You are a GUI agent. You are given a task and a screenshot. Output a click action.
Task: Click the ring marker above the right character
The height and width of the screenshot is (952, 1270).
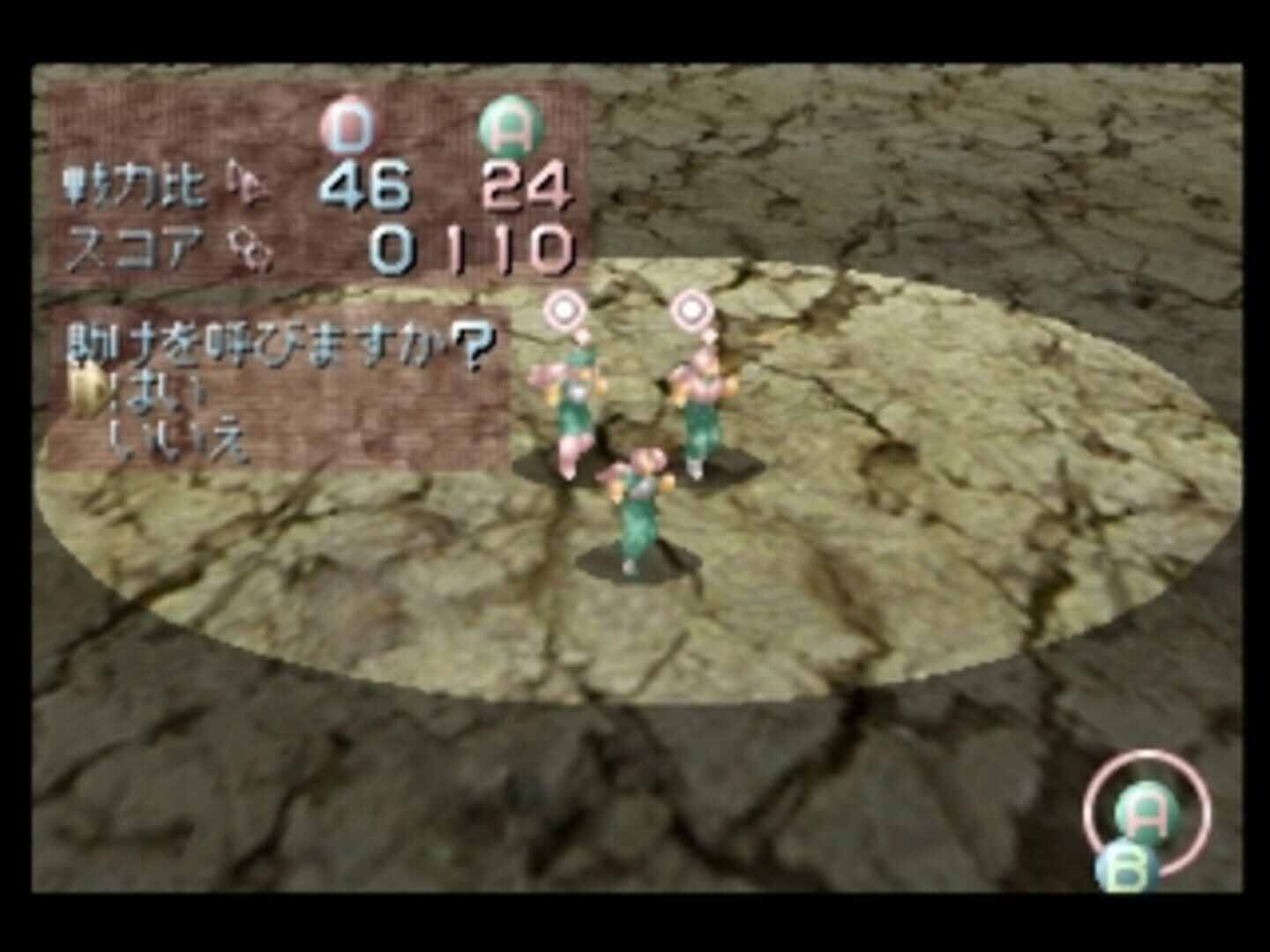[x=693, y=309]
